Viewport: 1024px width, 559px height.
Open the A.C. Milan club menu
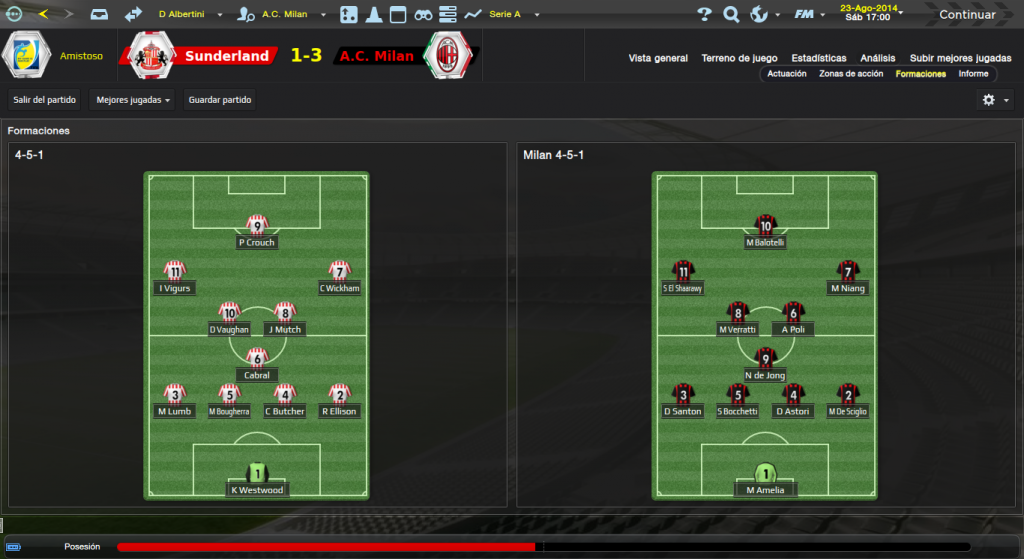coord(284,15)
